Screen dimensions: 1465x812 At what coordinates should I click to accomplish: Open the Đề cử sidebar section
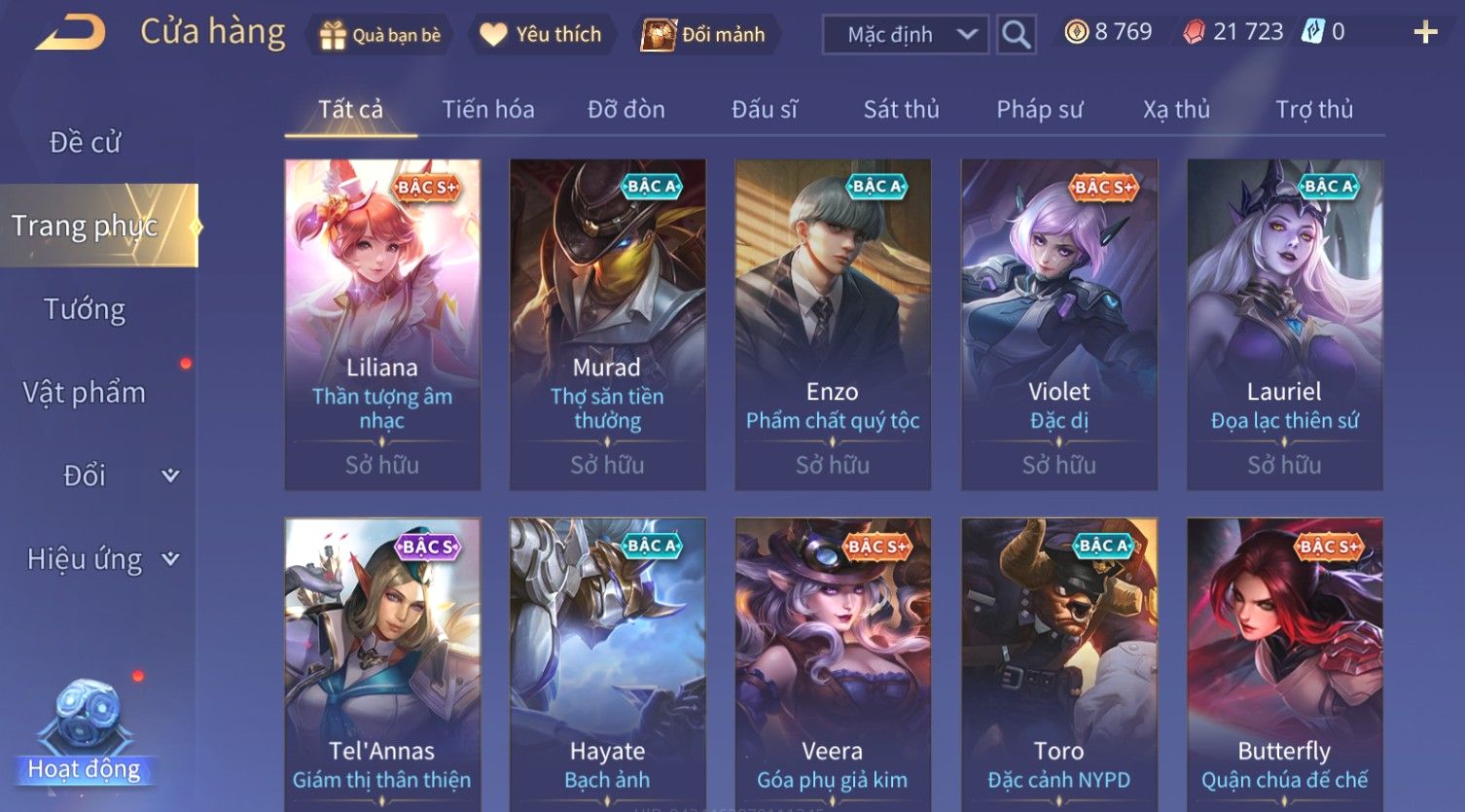coord(86,143)
